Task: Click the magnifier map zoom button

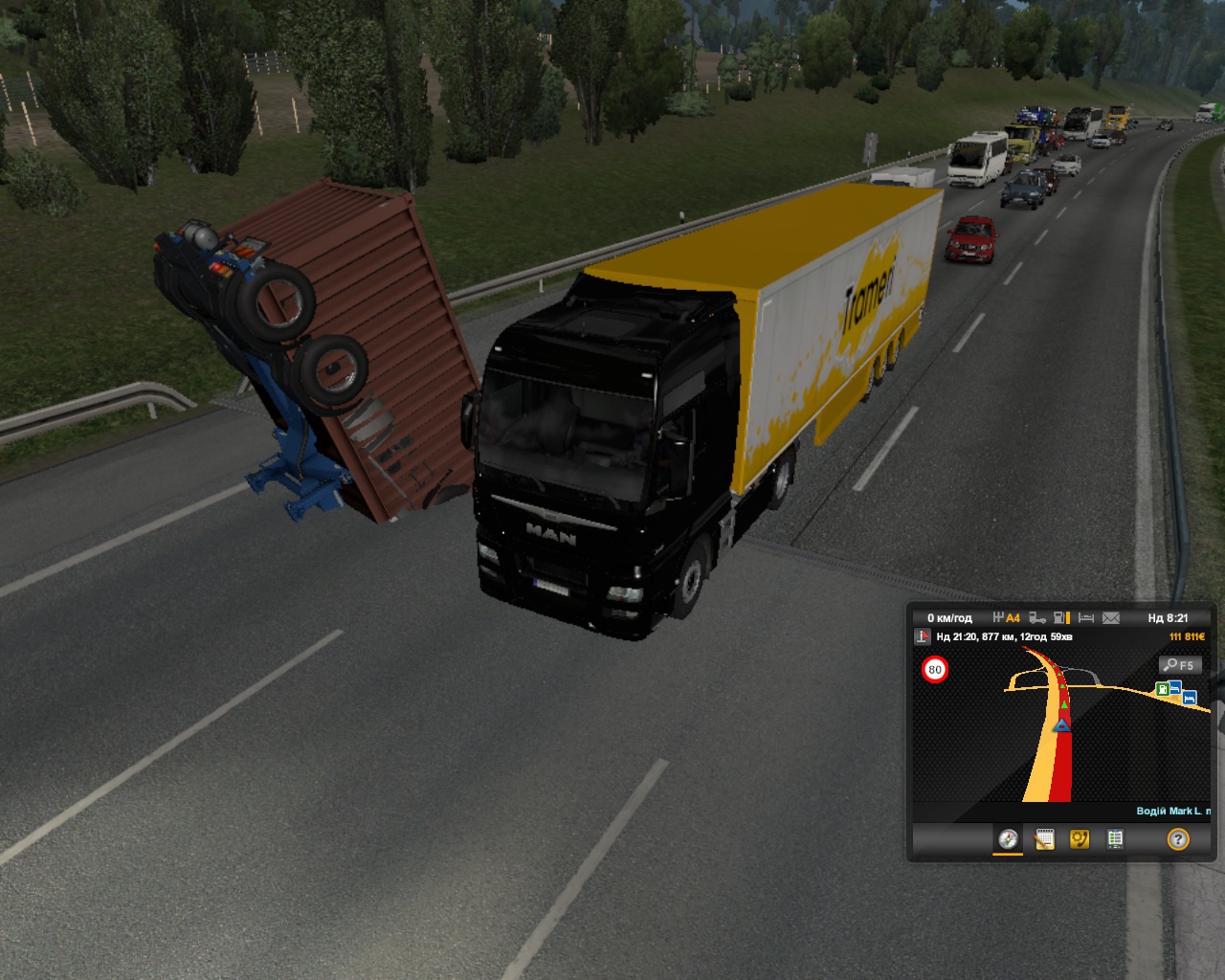Action: (1179, 665)
